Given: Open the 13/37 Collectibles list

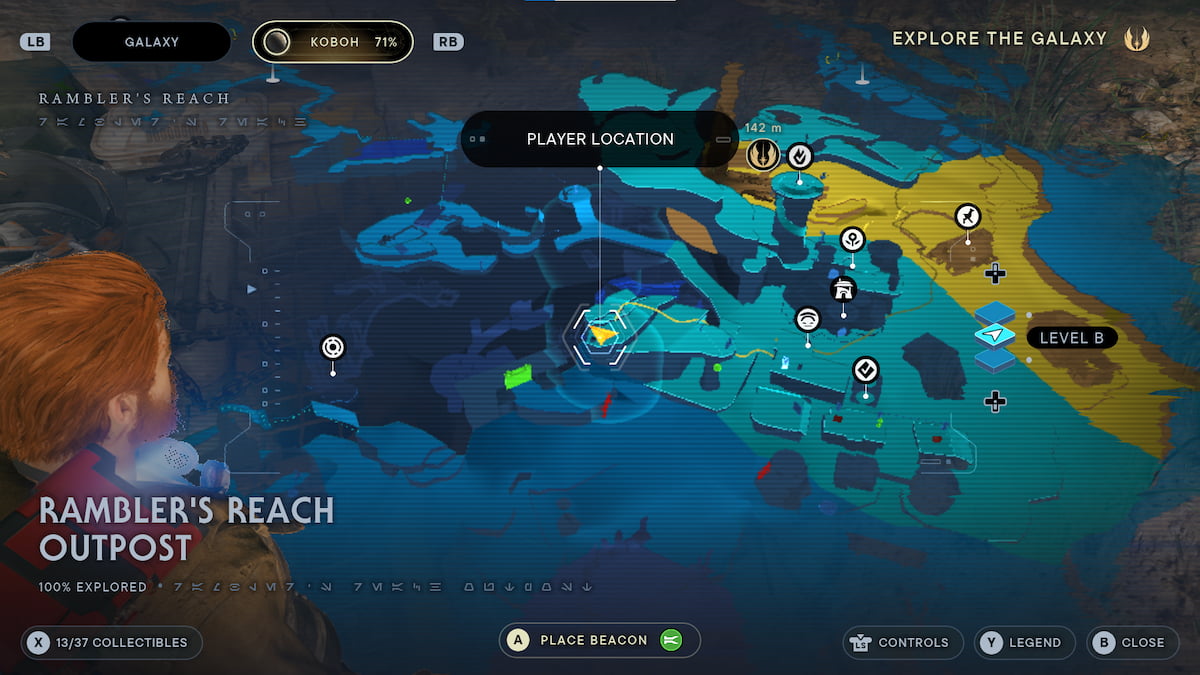Looking at the screenshot, I should [111, 643].
